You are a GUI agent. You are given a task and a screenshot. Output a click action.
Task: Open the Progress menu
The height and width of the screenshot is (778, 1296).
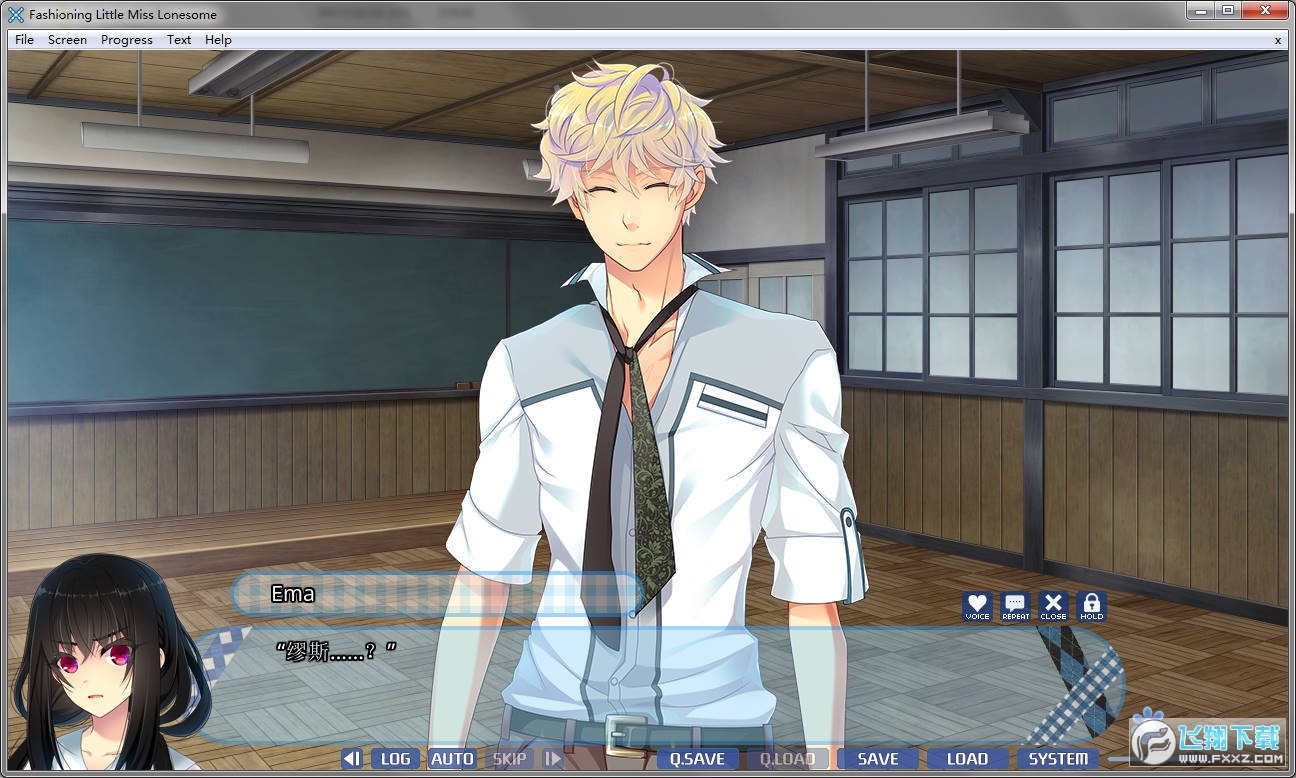click(127, 40)
